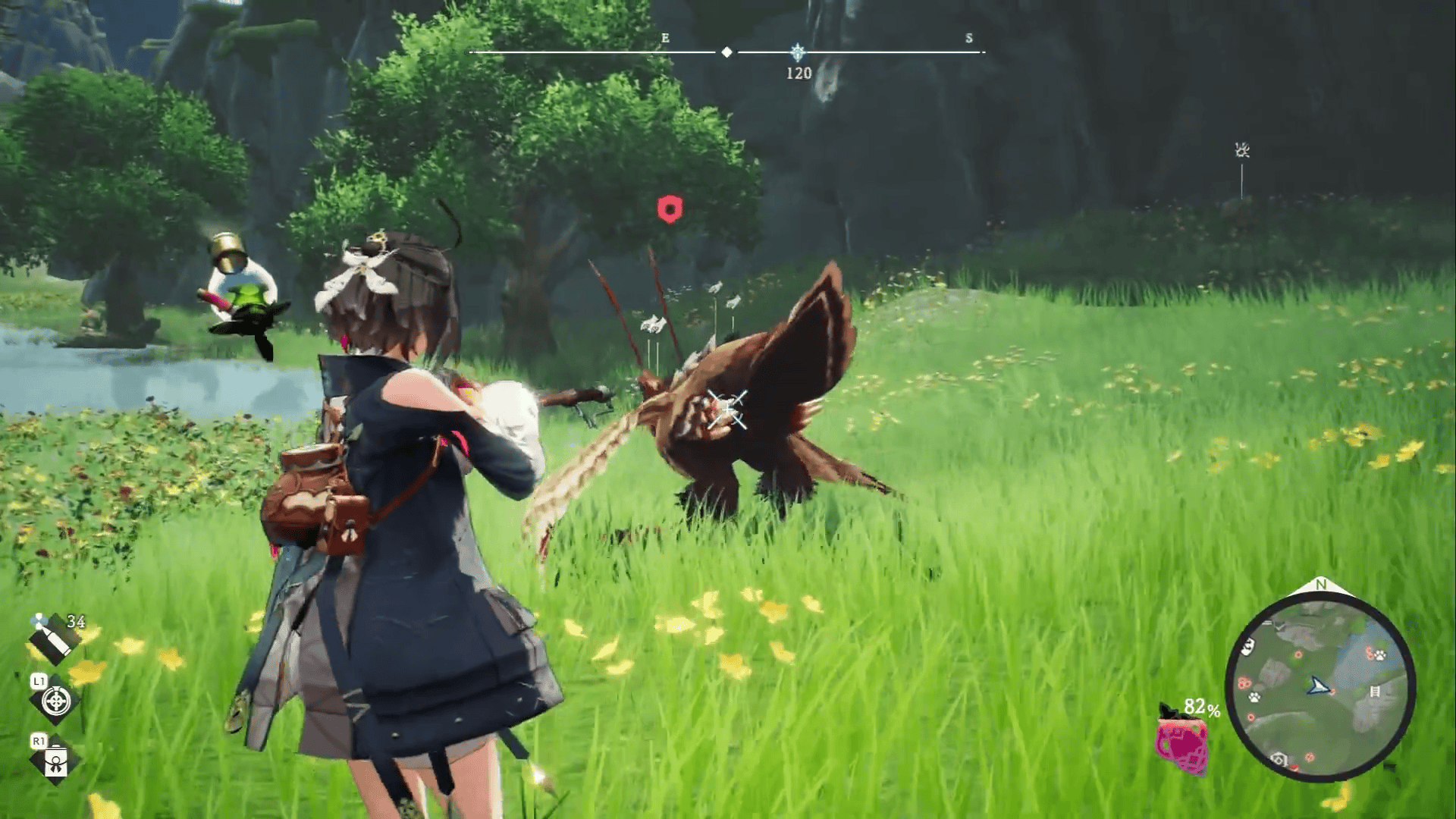Select the minimap's north indicator
The image size is (1456, 819).
click(1321, 585)
